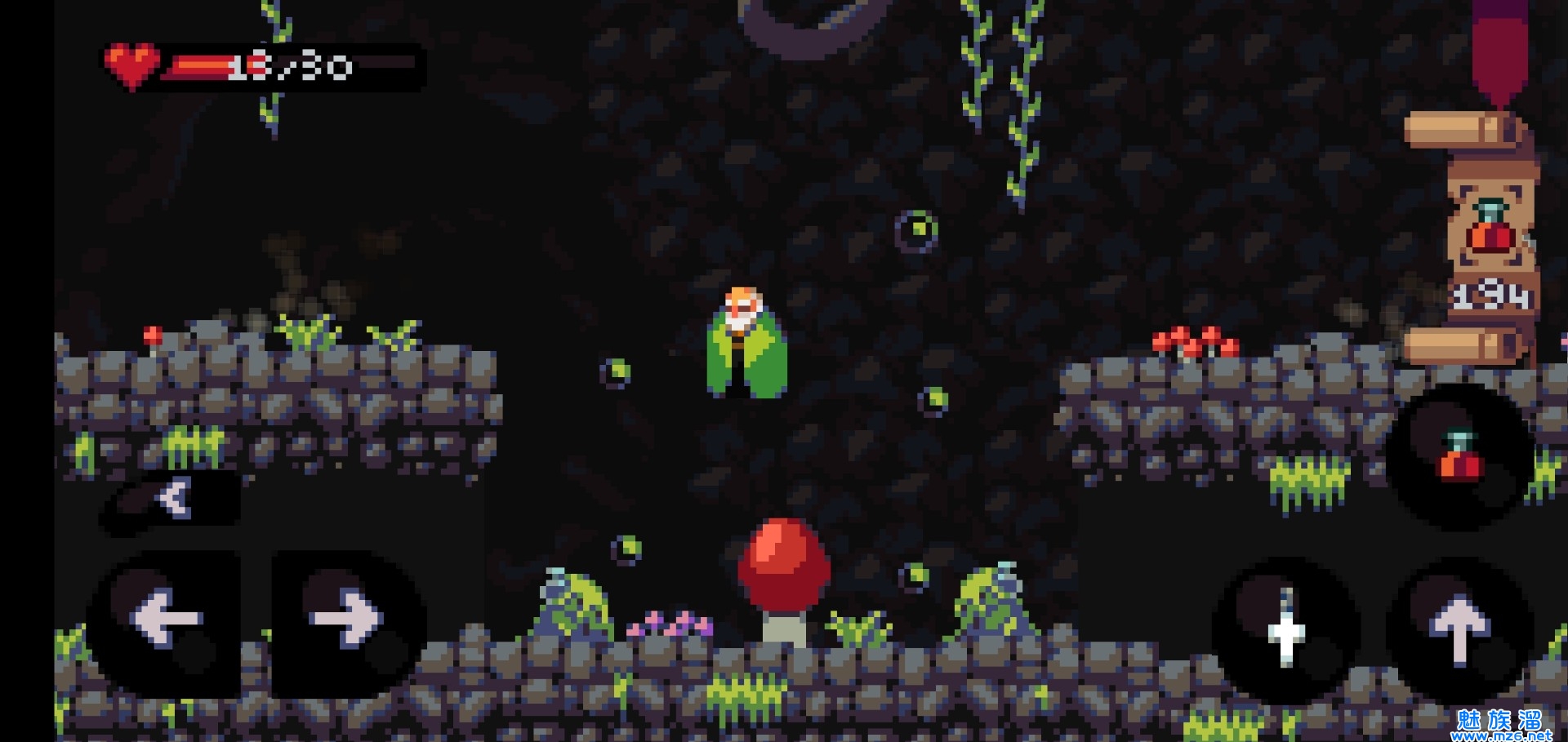Screen dimensions: 1568x742
Task: Tap the move left arrow button
Action: (x=166, y=618)
